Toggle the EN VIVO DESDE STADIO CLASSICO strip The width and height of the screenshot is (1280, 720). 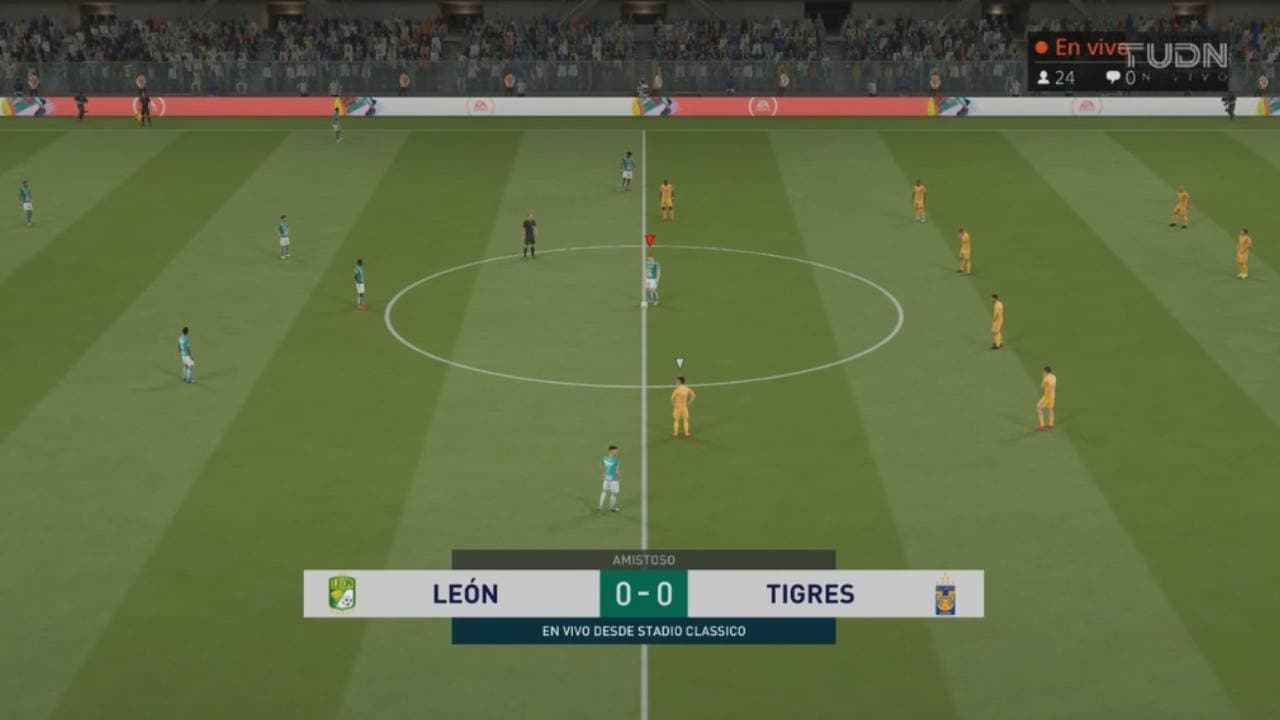[645, 631]
